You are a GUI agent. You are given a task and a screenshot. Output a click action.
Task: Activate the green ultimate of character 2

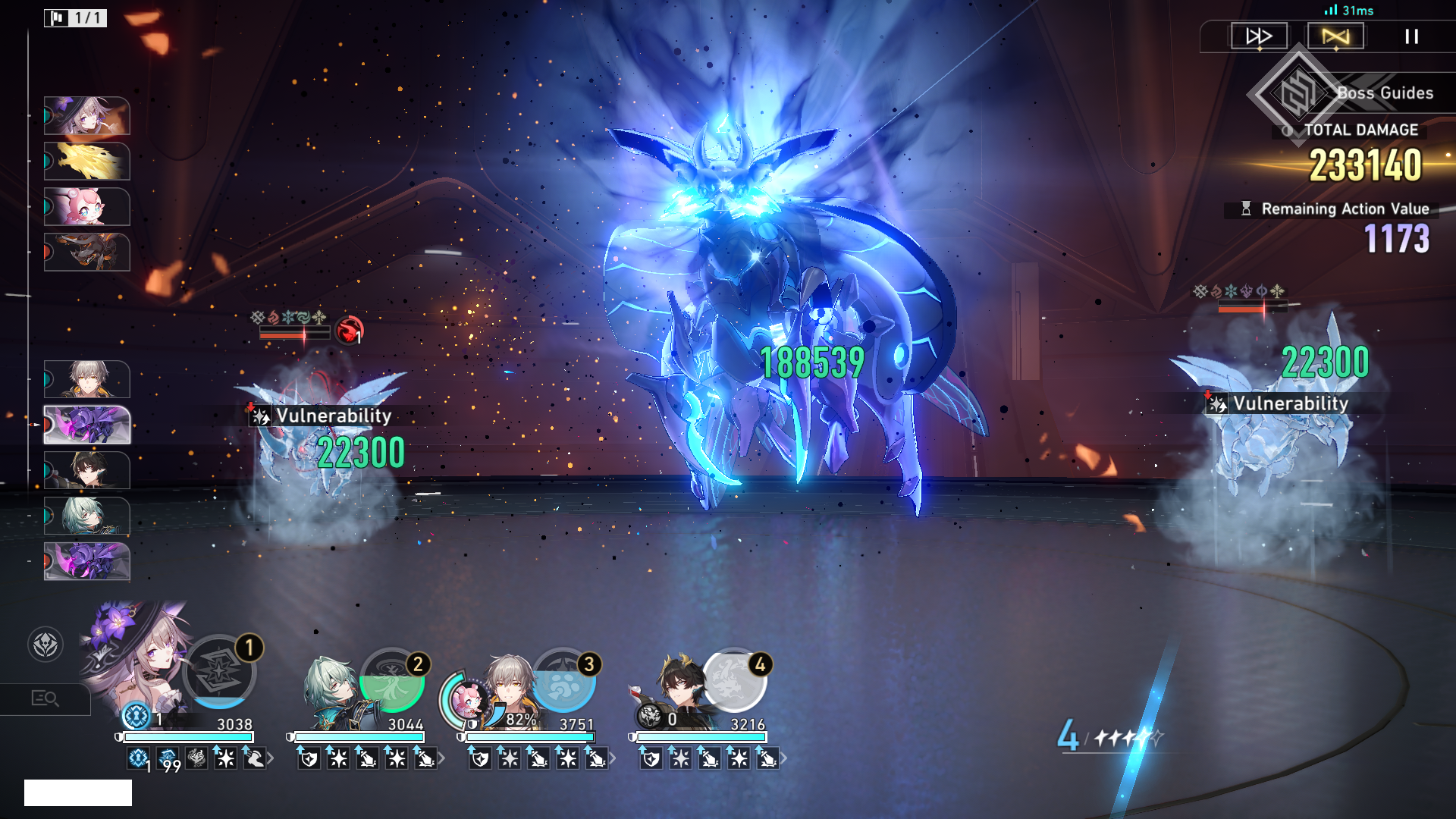(x=391, y=681)
